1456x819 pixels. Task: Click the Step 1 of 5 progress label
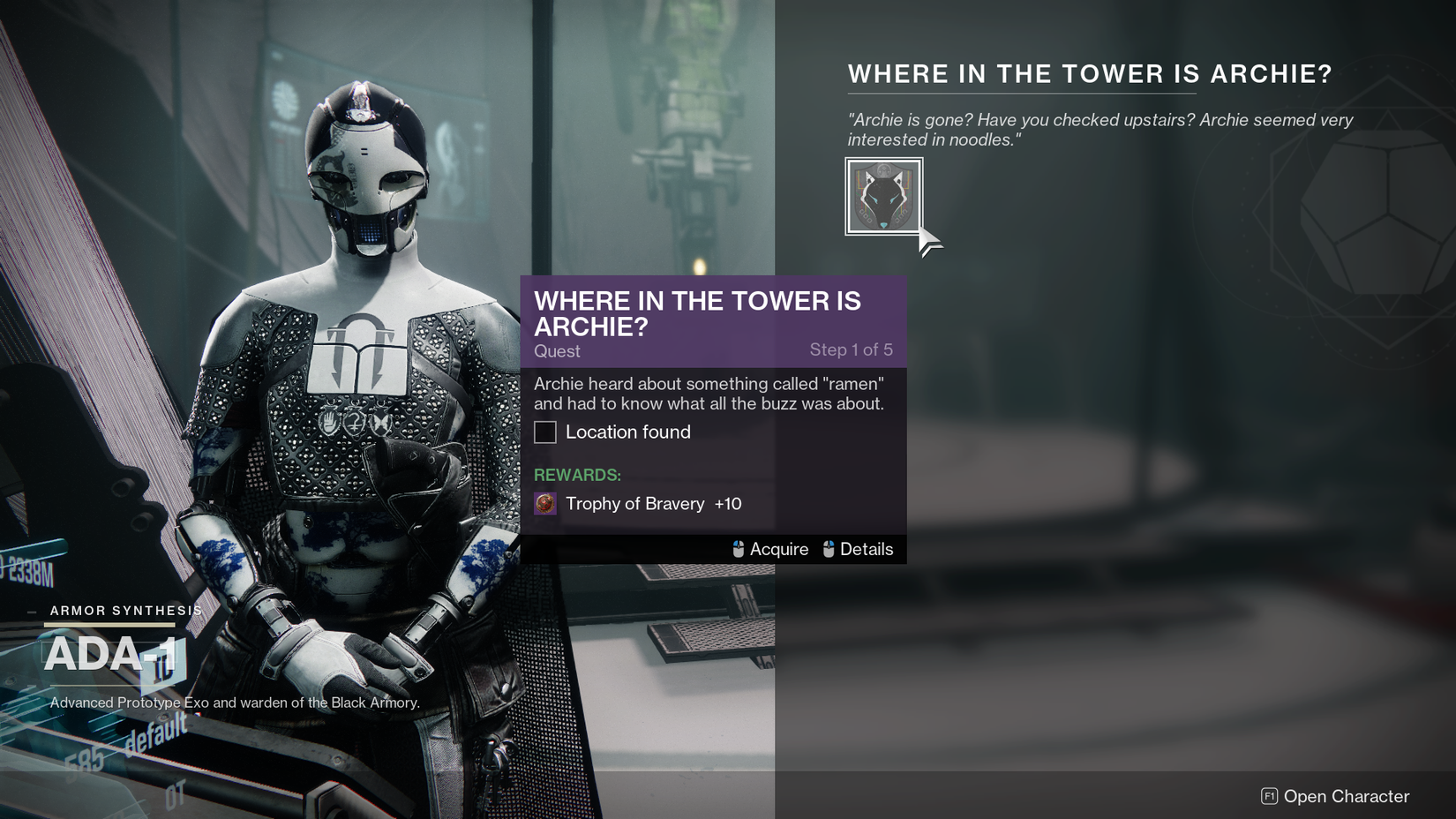(x=852, y=350)
